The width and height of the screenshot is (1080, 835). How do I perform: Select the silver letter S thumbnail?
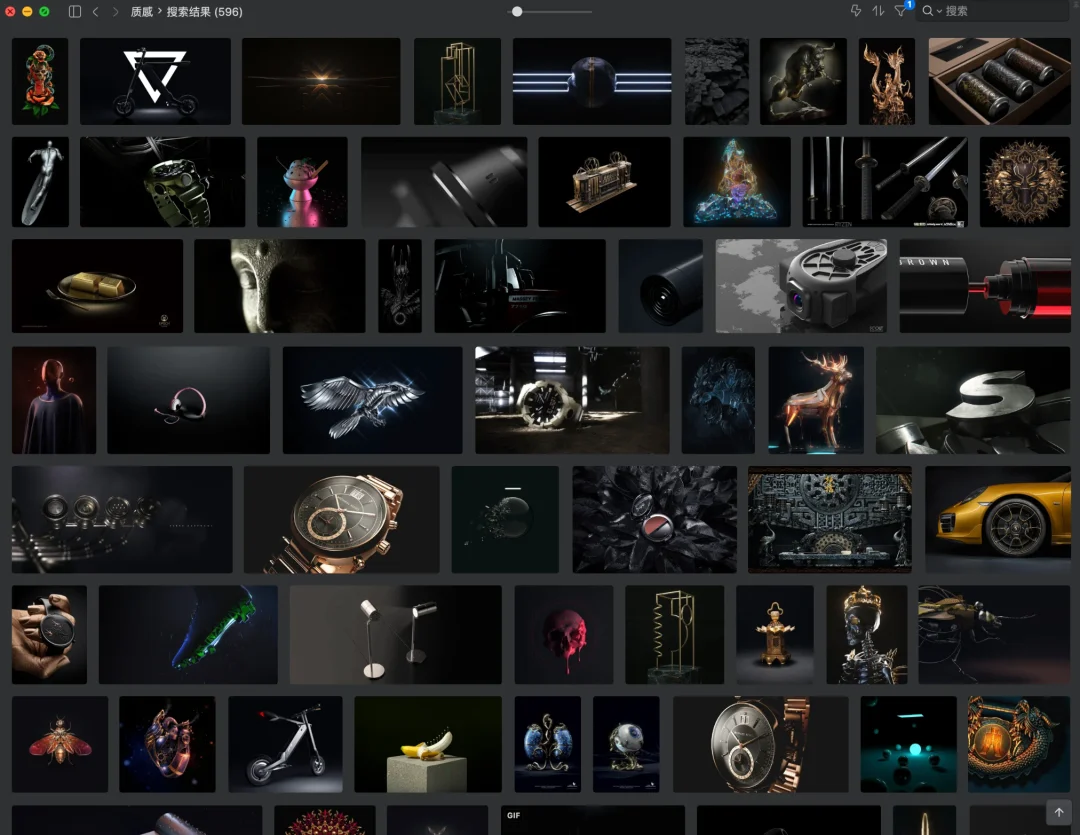(972, 400)
